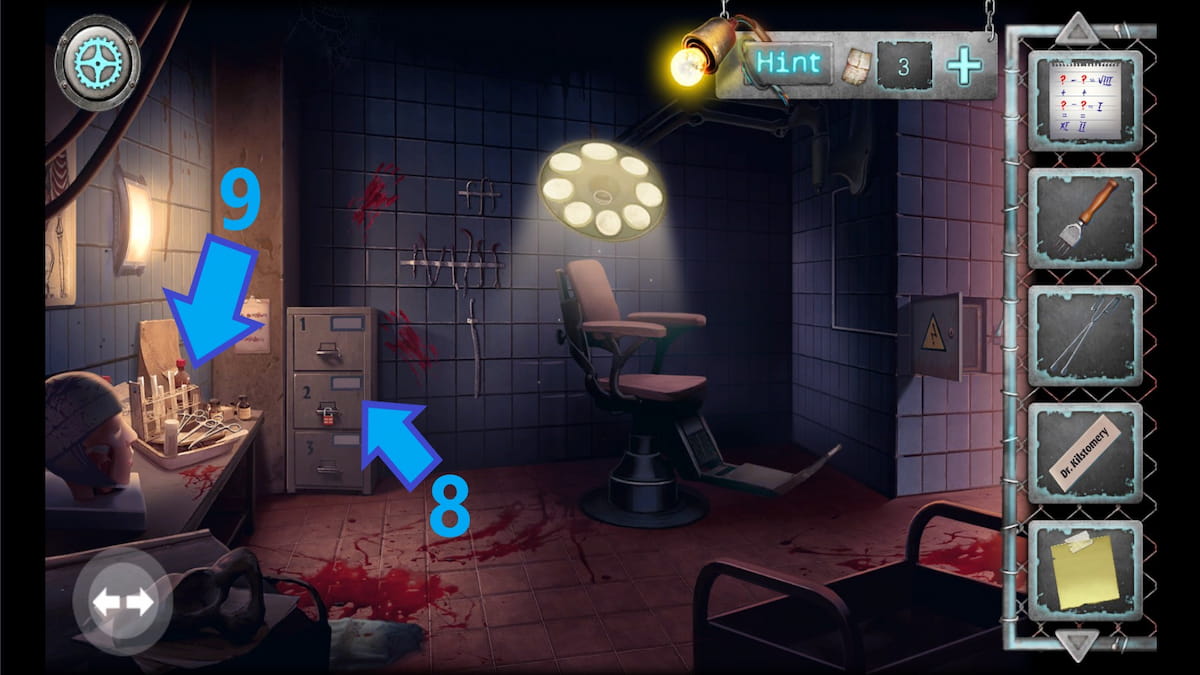Move inventory list down with bottom arrow

pyautogui.click(x=1077, y=645)
